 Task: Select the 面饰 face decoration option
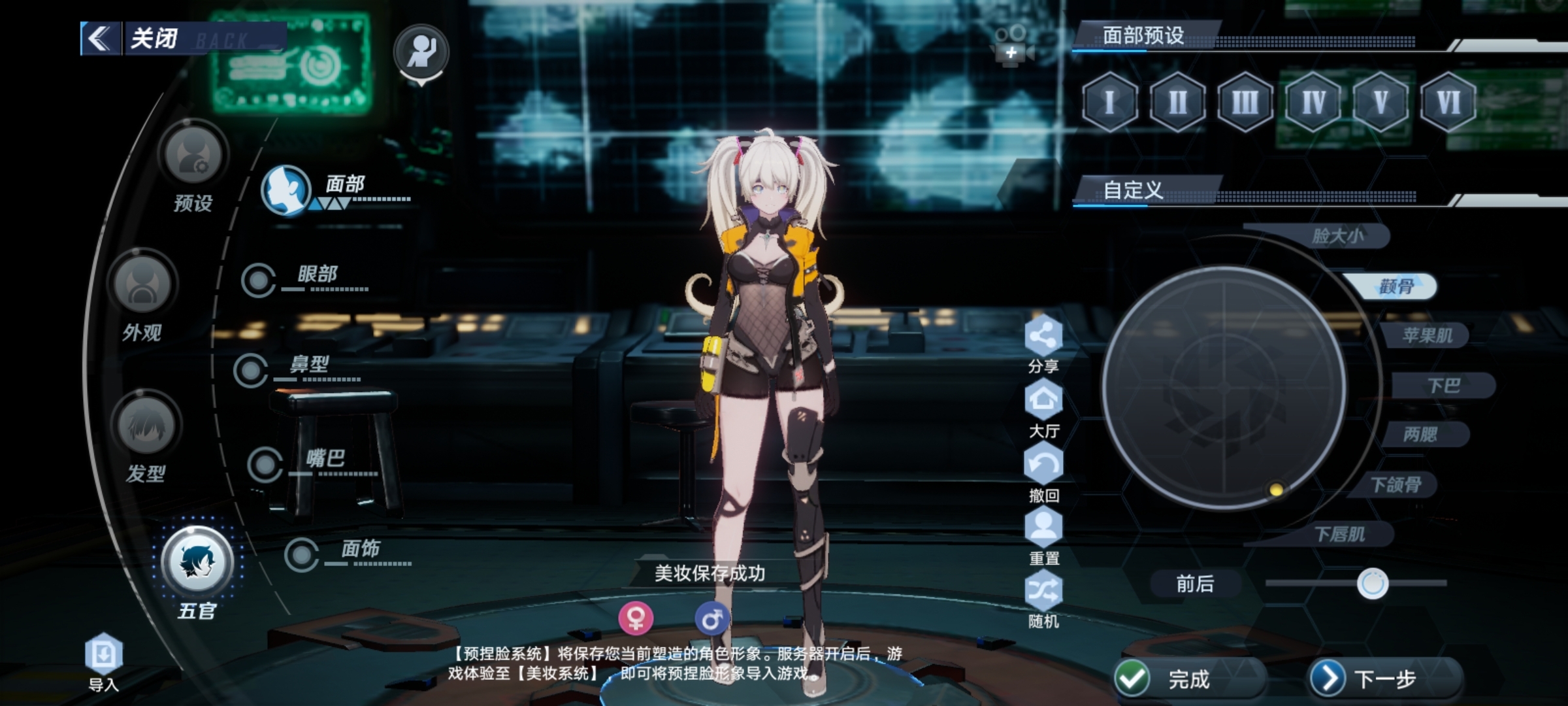[302, 555]
